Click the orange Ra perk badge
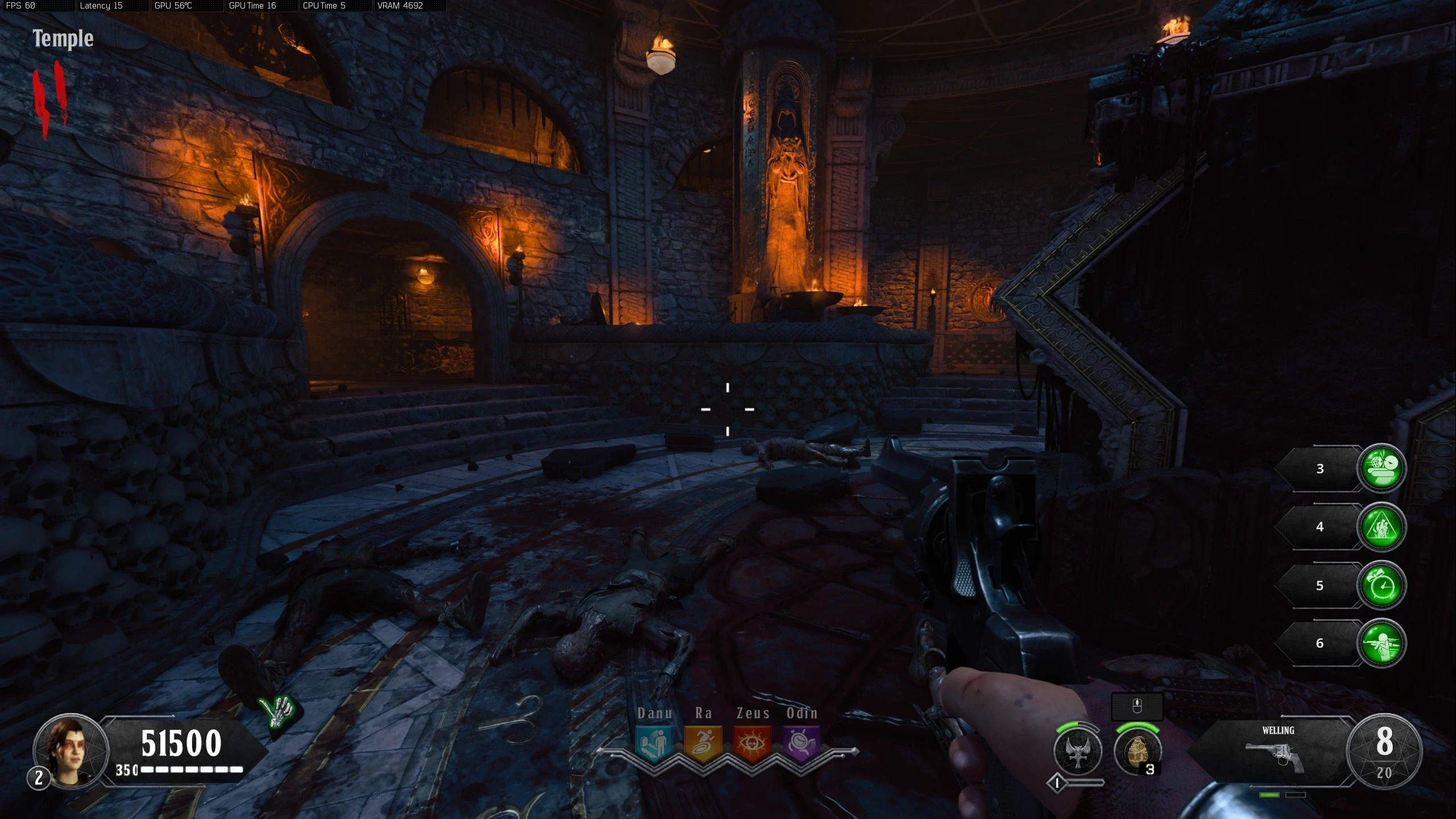Image resolution: width=1456 pixels, height=819 pixels. (x=703, y=743)
